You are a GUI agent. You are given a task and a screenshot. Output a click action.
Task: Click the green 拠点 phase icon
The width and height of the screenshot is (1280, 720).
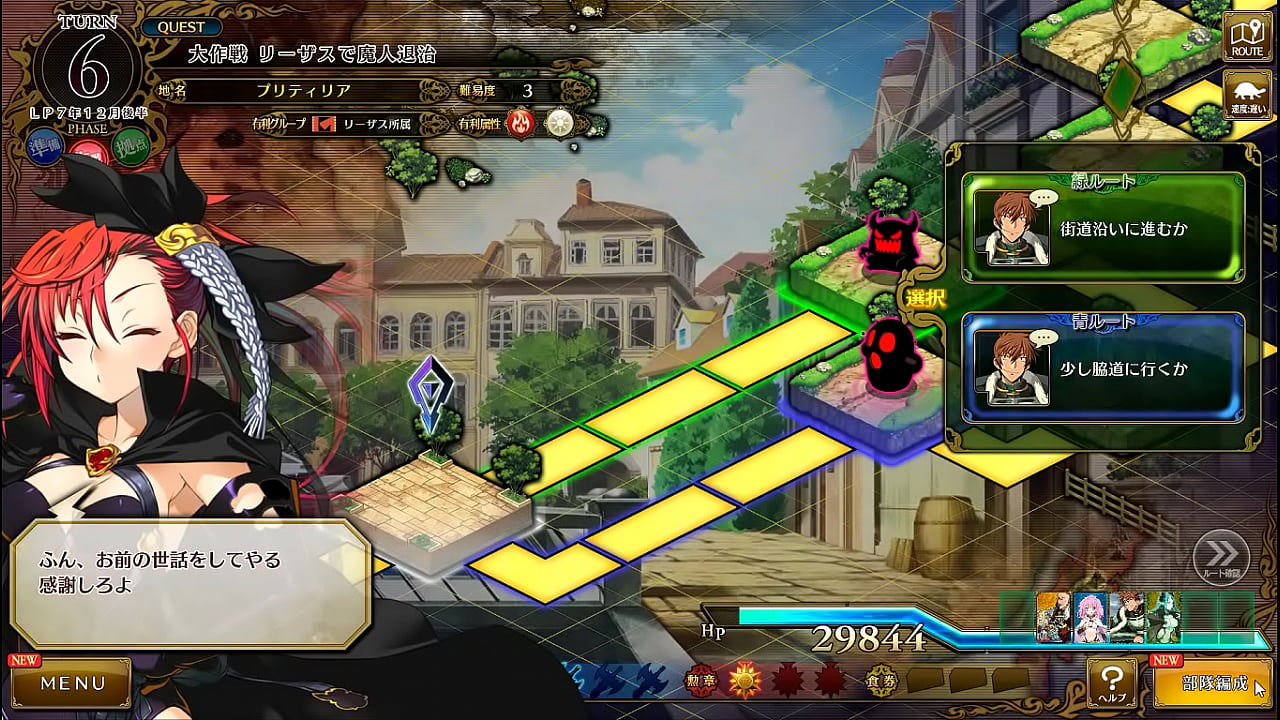point(130,146)
